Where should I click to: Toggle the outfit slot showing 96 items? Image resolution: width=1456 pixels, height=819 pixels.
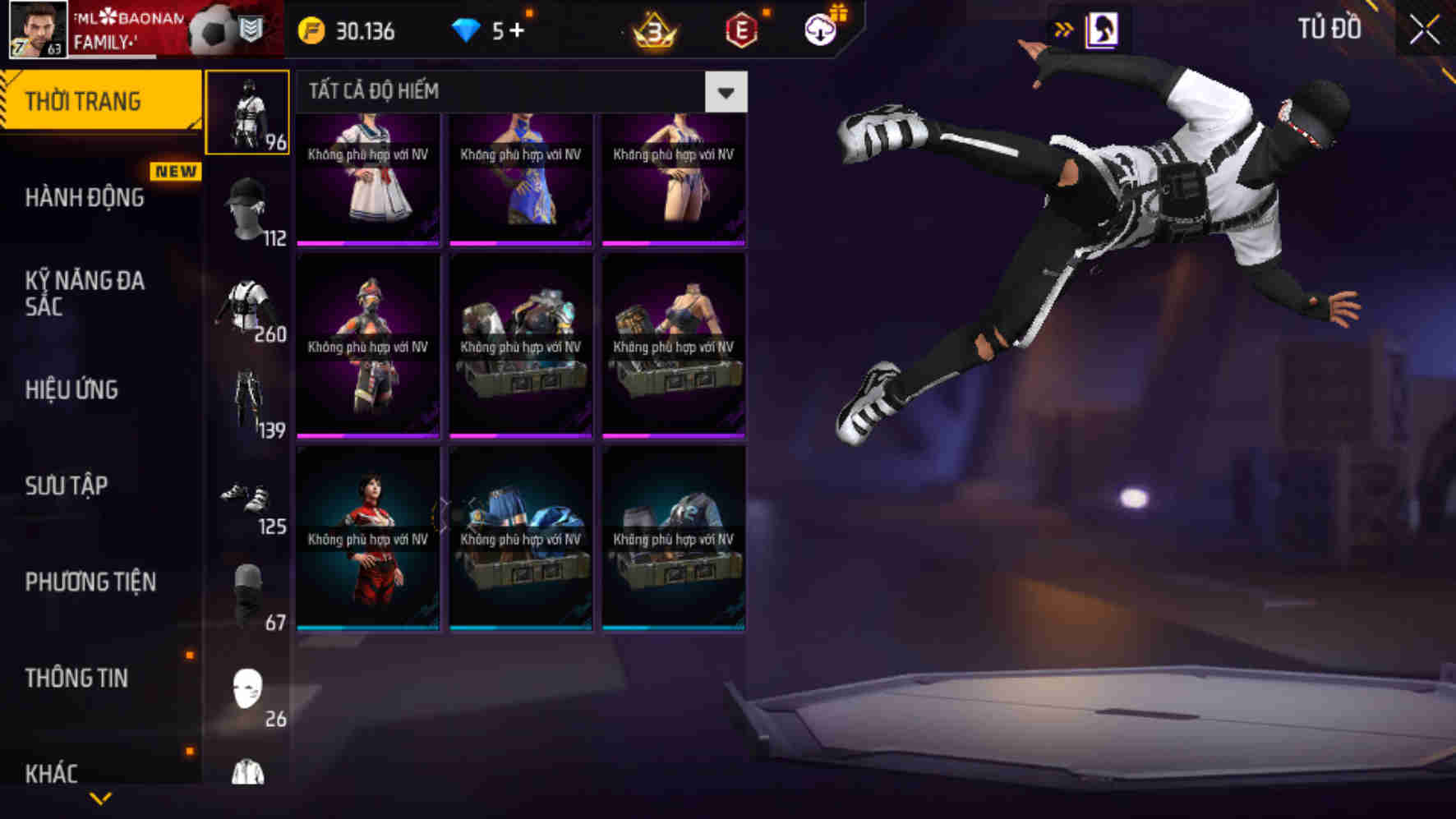pos(248,113)
